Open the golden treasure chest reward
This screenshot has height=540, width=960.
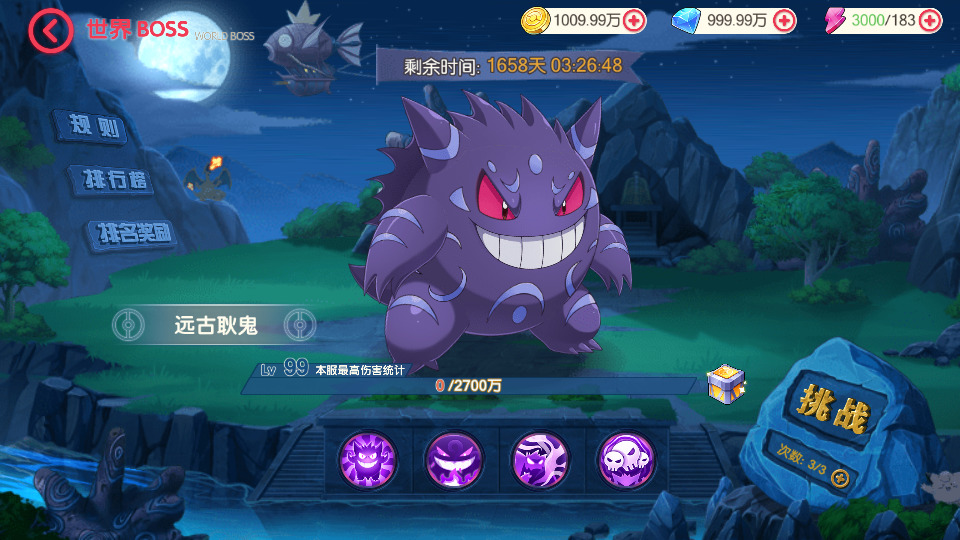pos(723,382)
